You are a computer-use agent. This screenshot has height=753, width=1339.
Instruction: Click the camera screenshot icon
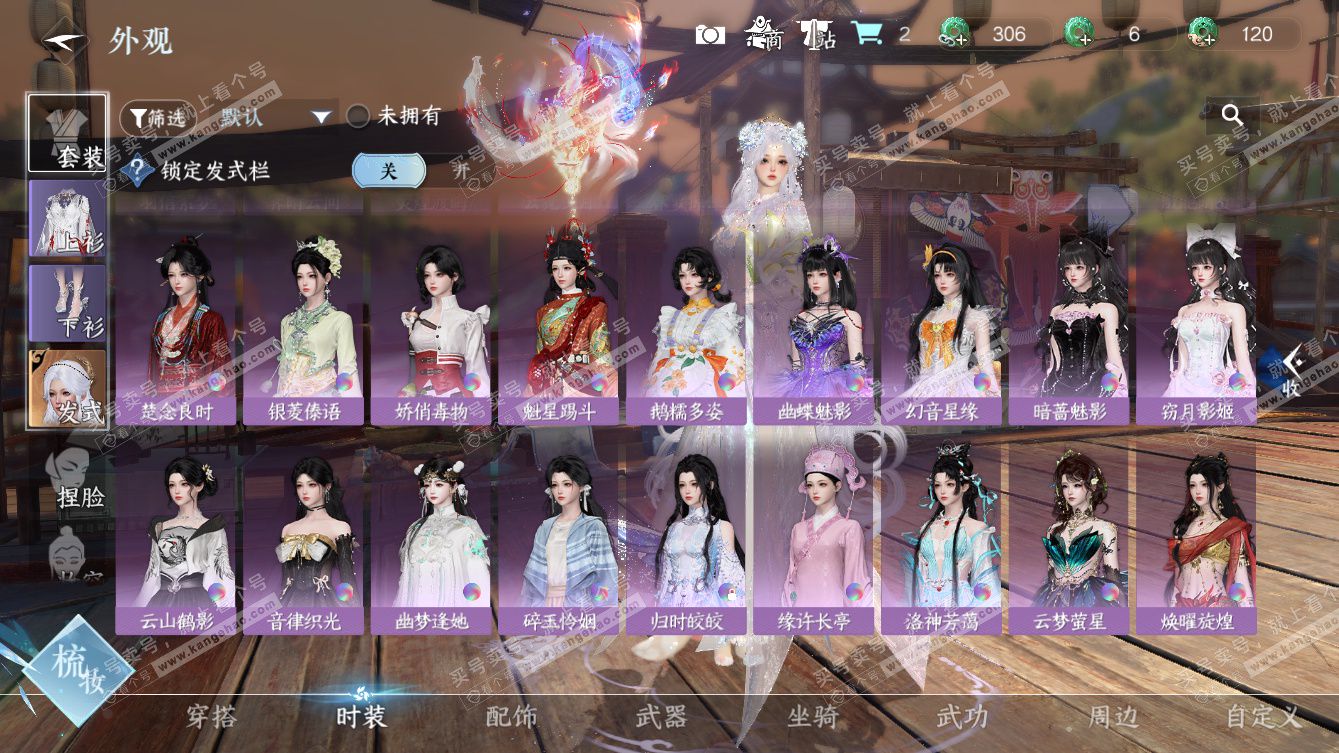(710, 34)
